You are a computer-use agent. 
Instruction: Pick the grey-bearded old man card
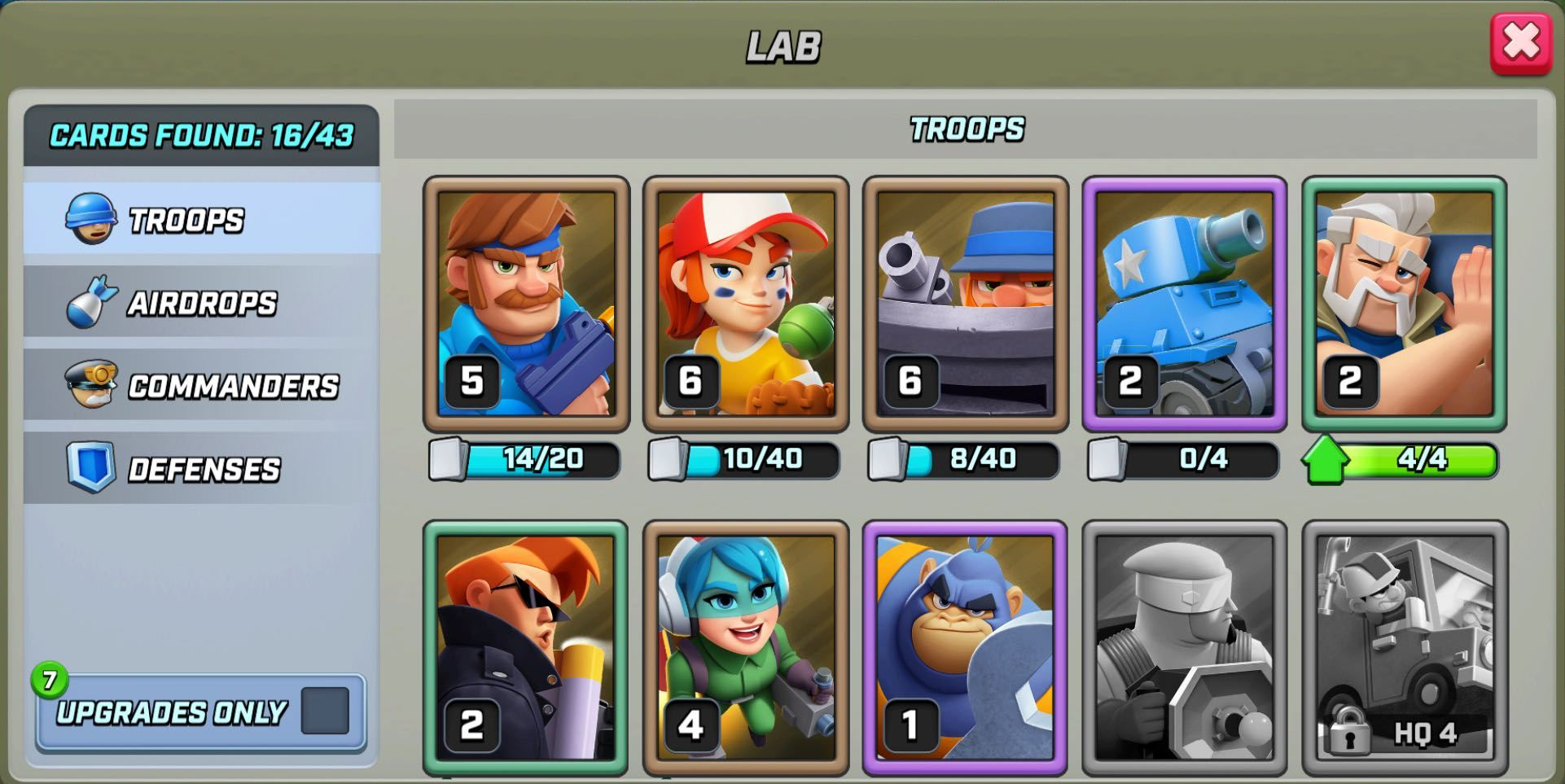[x=1405, y=304]
